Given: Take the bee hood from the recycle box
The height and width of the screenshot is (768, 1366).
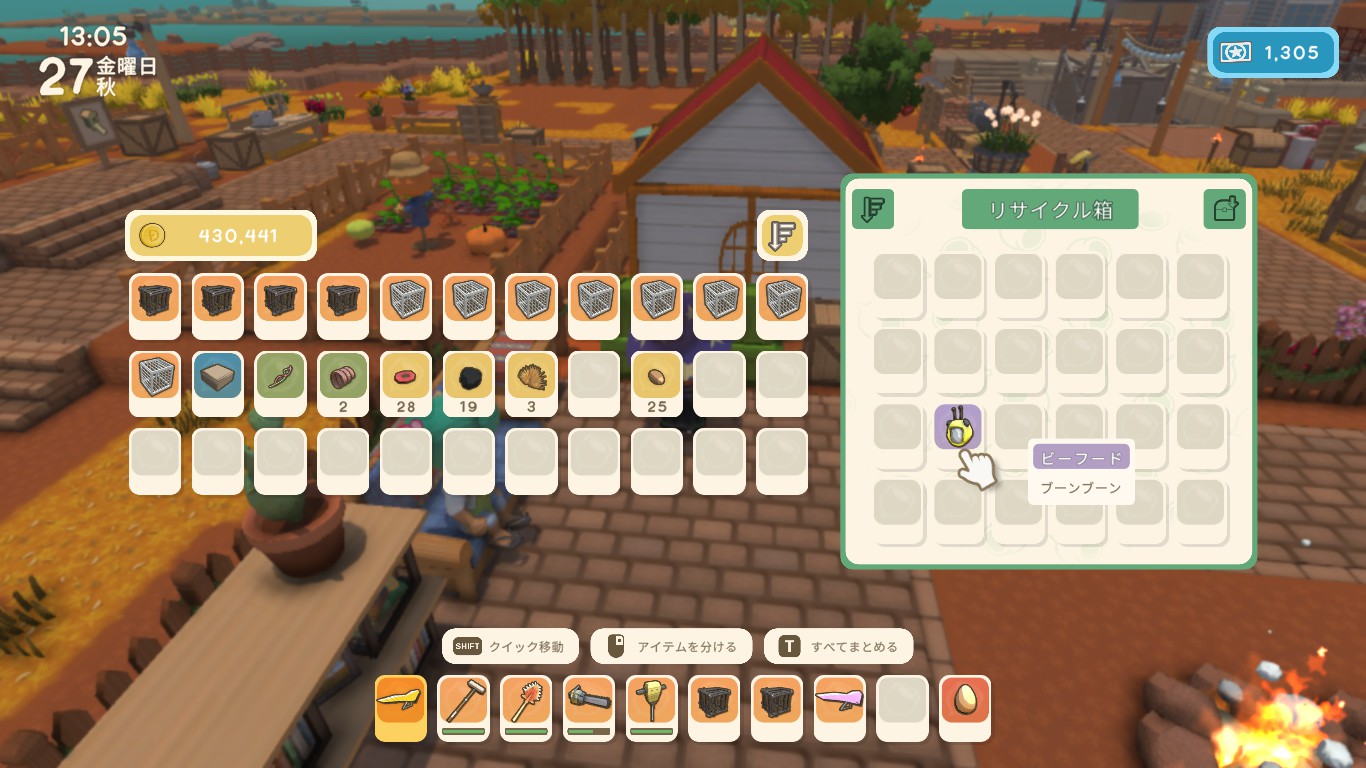Looking at the screenshot, I should [958, 428].
